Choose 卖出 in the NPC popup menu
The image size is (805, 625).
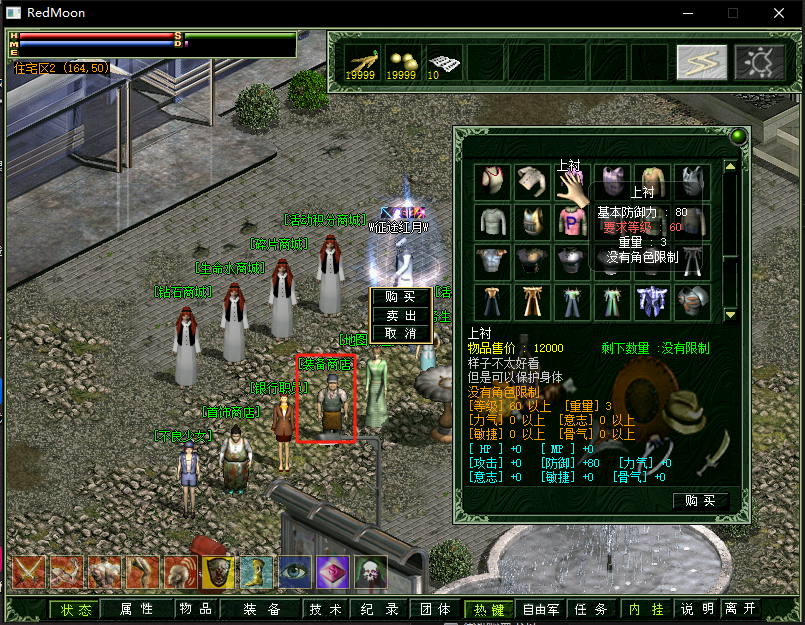[x=400, y=315]
